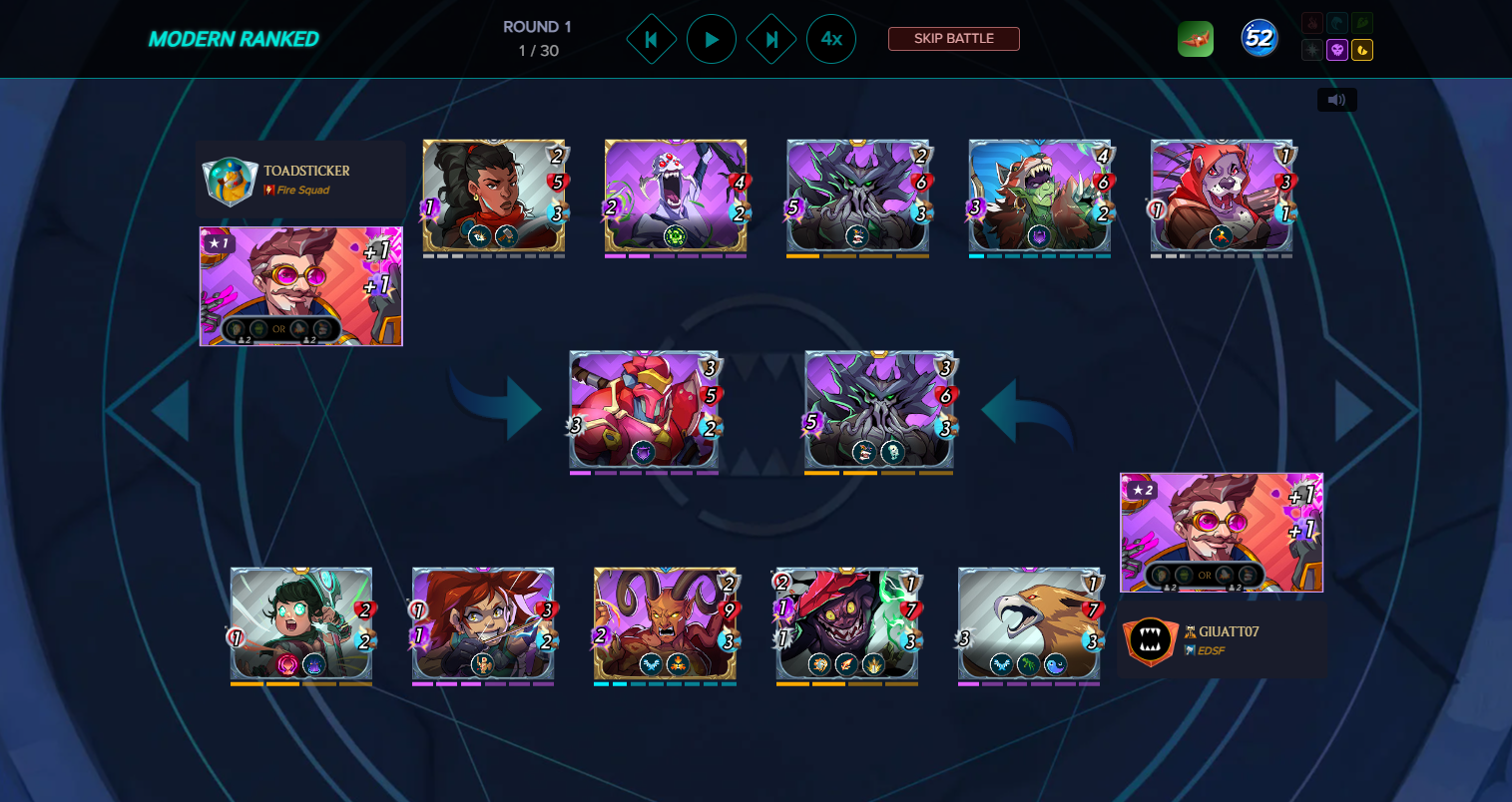Screen dimensions: 1512x802
Task: Select the red armored frontline monster card
Action: point(644,409)
